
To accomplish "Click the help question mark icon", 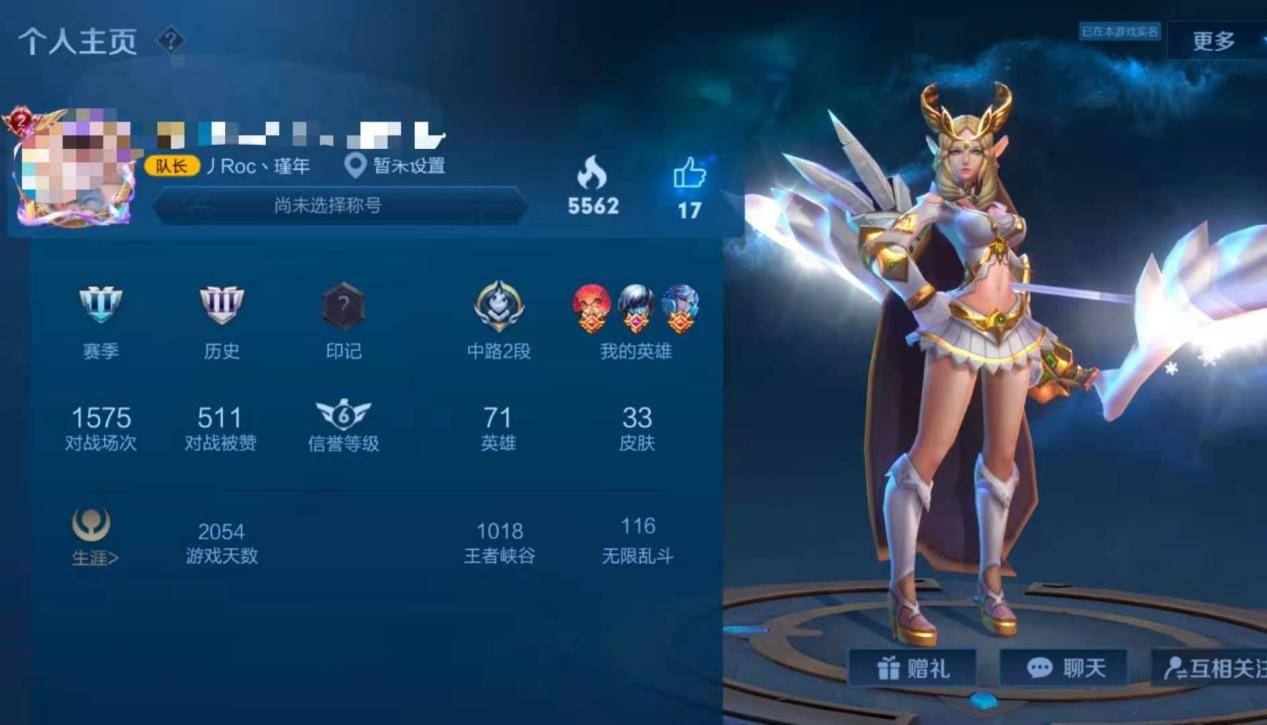I will click(171, 40).
